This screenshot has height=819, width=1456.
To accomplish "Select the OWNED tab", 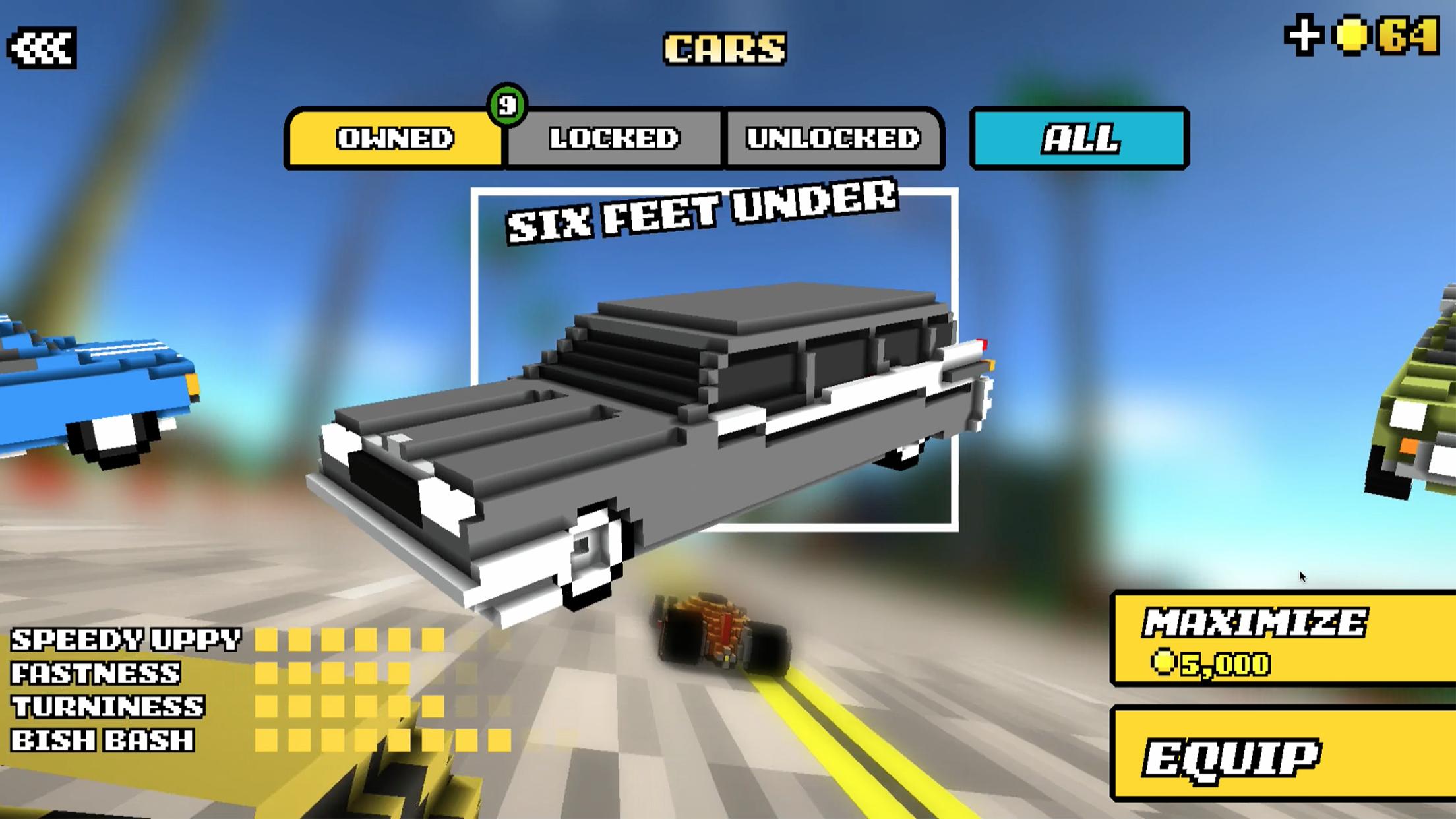I will pos(396,138).
